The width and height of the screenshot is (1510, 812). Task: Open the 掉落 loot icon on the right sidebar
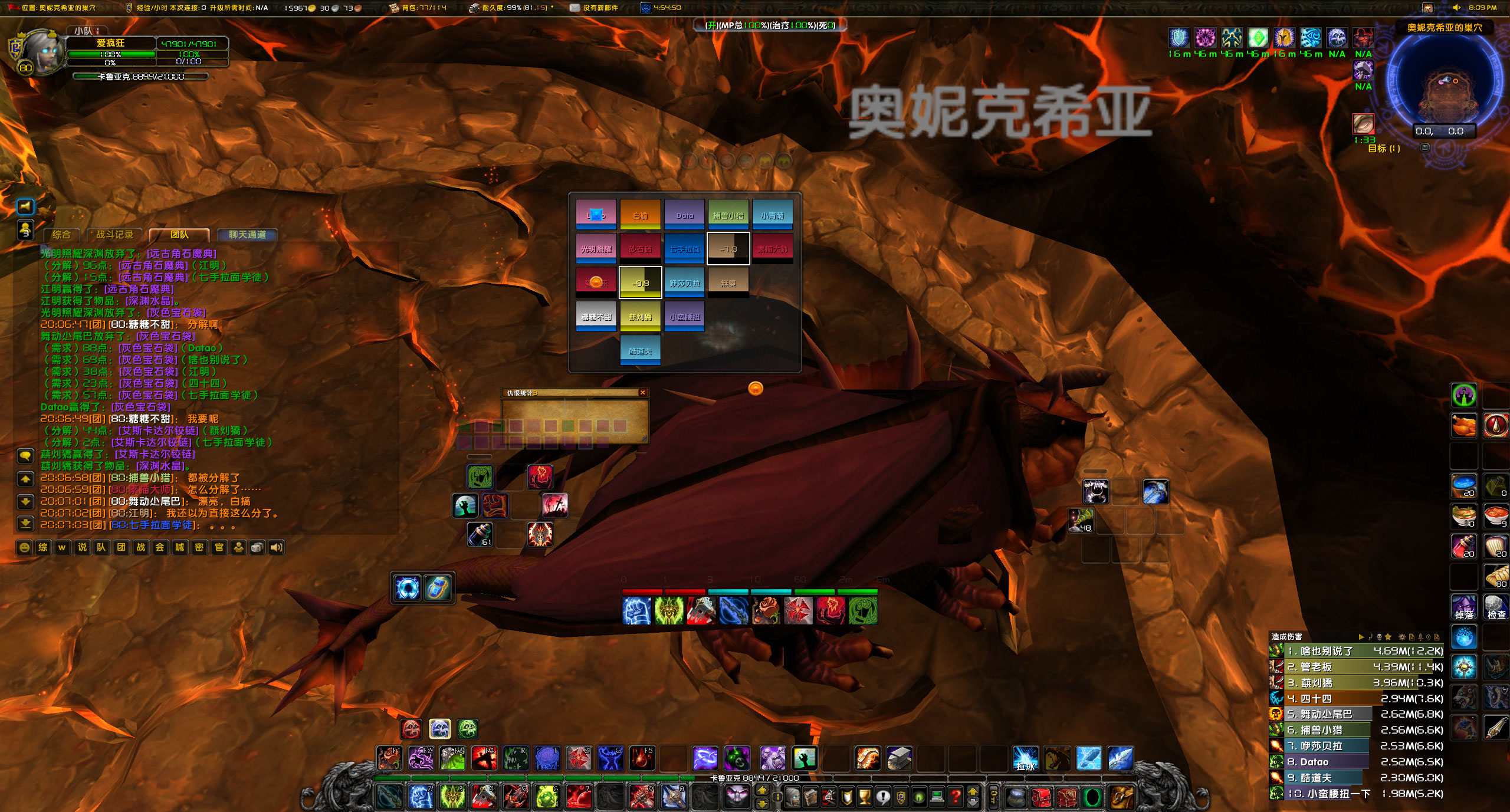click(1464, 606)
